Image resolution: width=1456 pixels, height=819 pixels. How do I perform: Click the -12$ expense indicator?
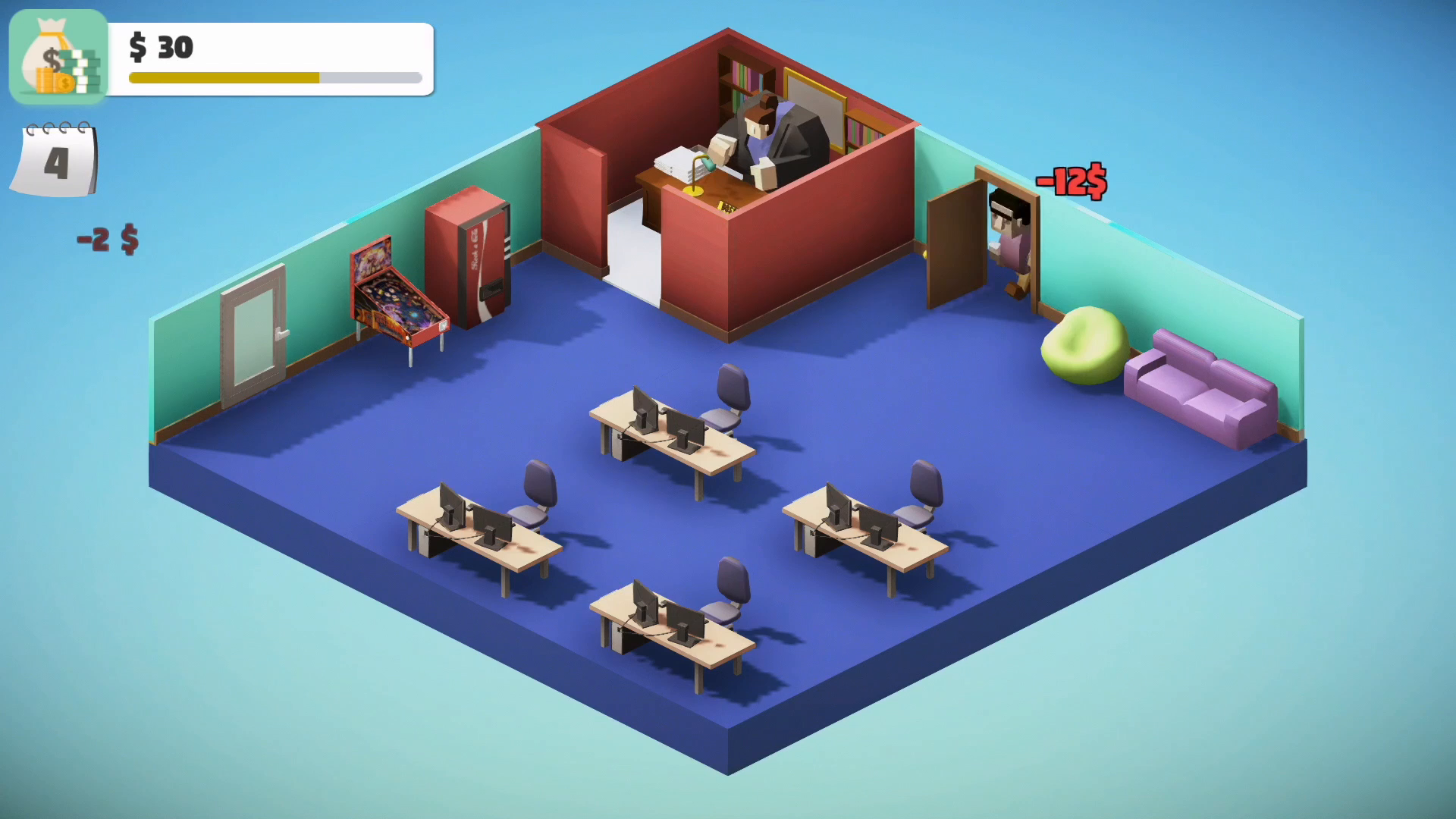1069,182
